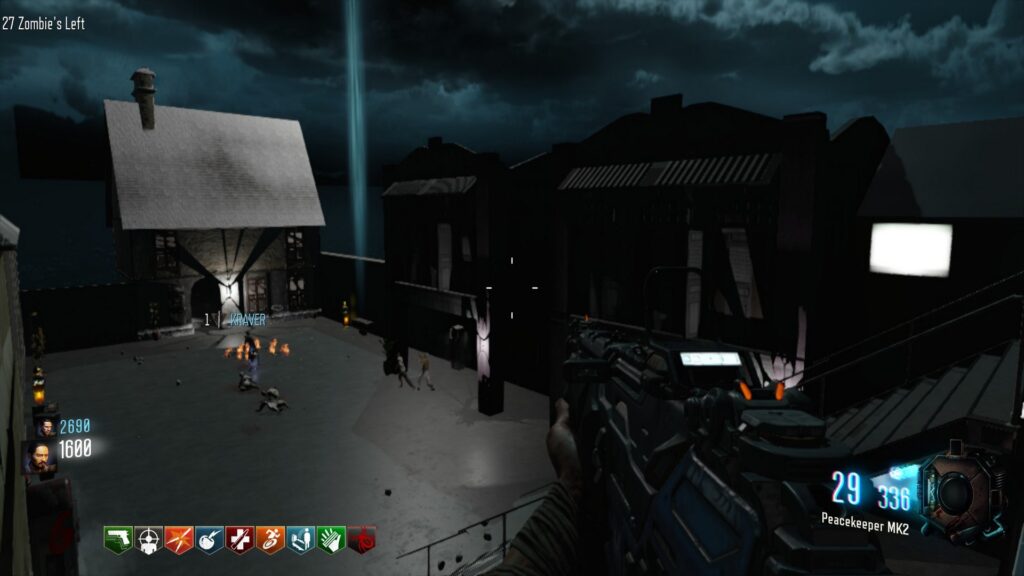Choose the orange Stamin-Up runner perk icon
Screen dimensions: 1024x576
(x=271, y=539)
